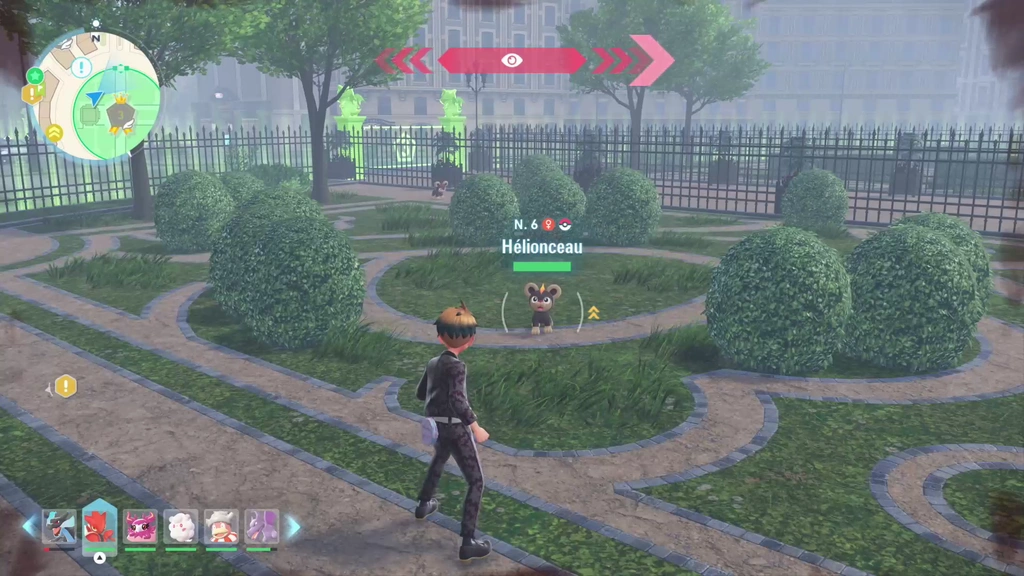The height and width of the screenshot is (576, 1024).
Task: Click the party bar's right arrow
Action: coord(293,526)
